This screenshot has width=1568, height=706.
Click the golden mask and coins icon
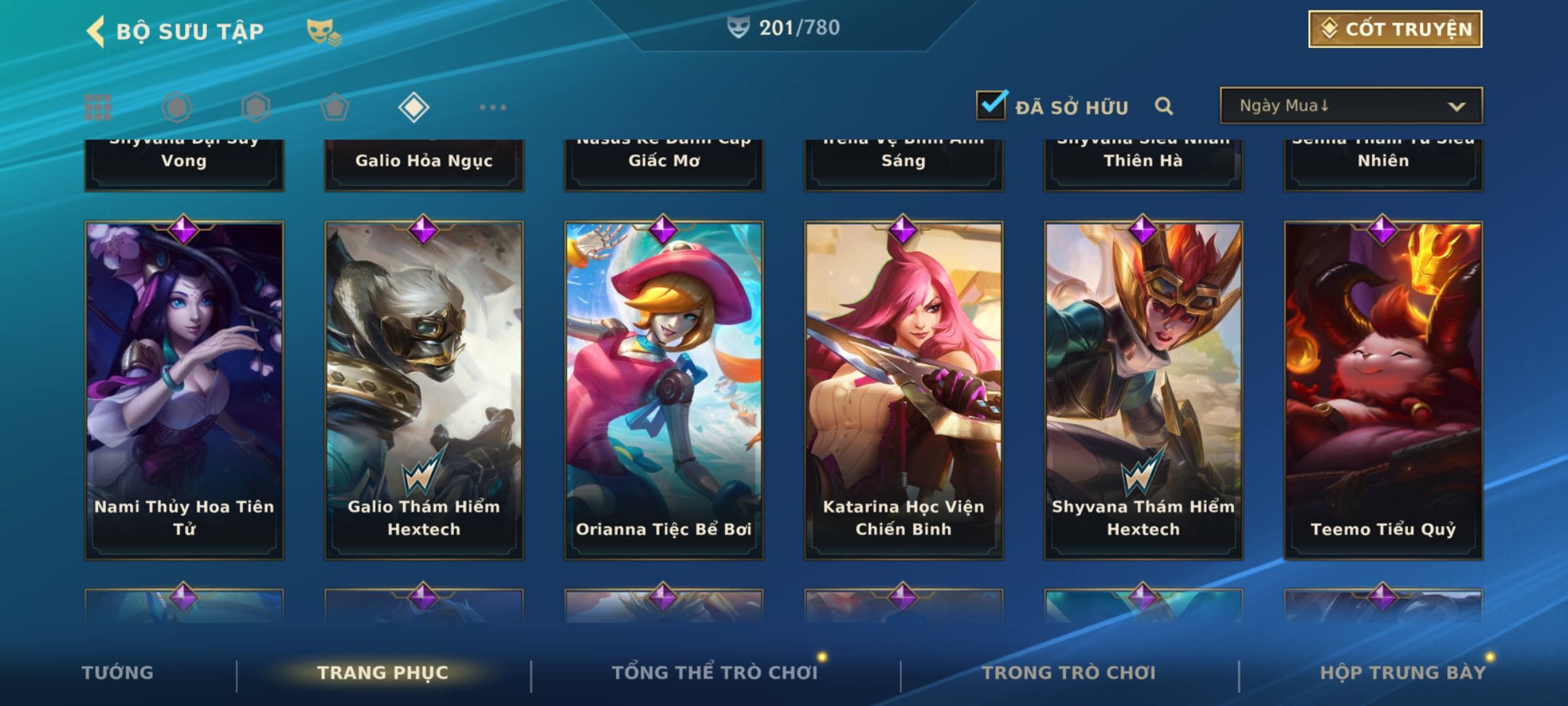323,31
